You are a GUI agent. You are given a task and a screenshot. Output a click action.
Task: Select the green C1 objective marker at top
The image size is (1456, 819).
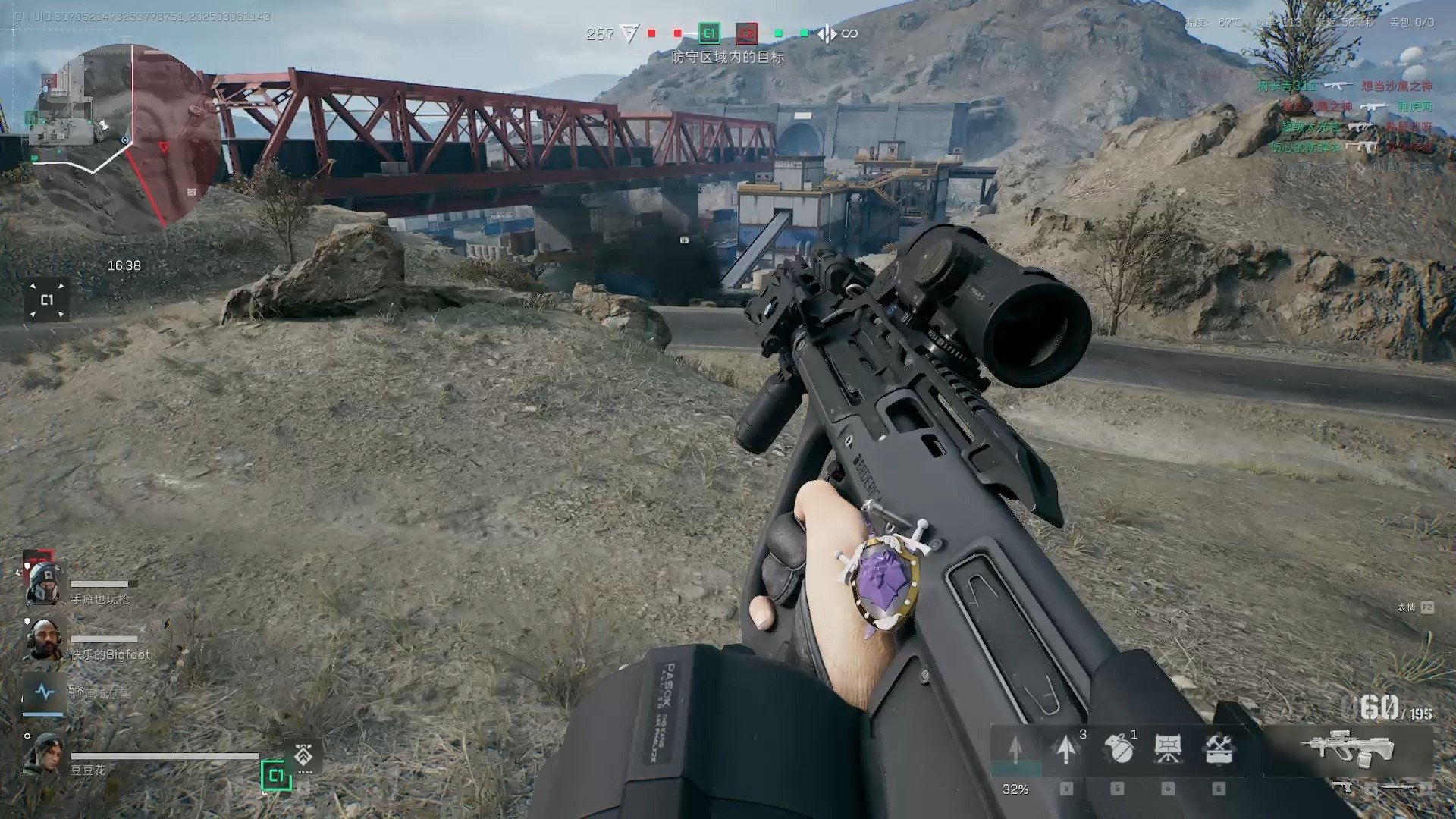click(x=709, y=33)
